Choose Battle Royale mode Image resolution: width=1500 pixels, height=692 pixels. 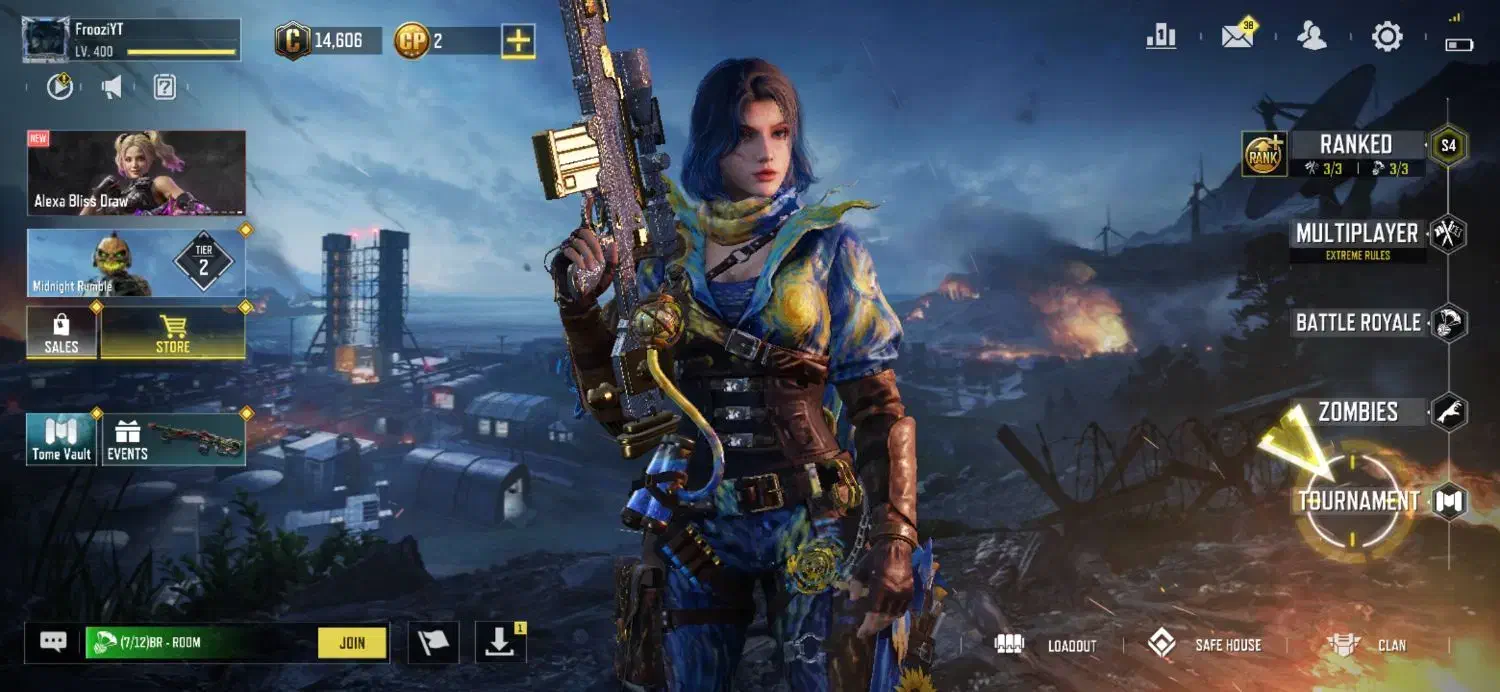1357,323
